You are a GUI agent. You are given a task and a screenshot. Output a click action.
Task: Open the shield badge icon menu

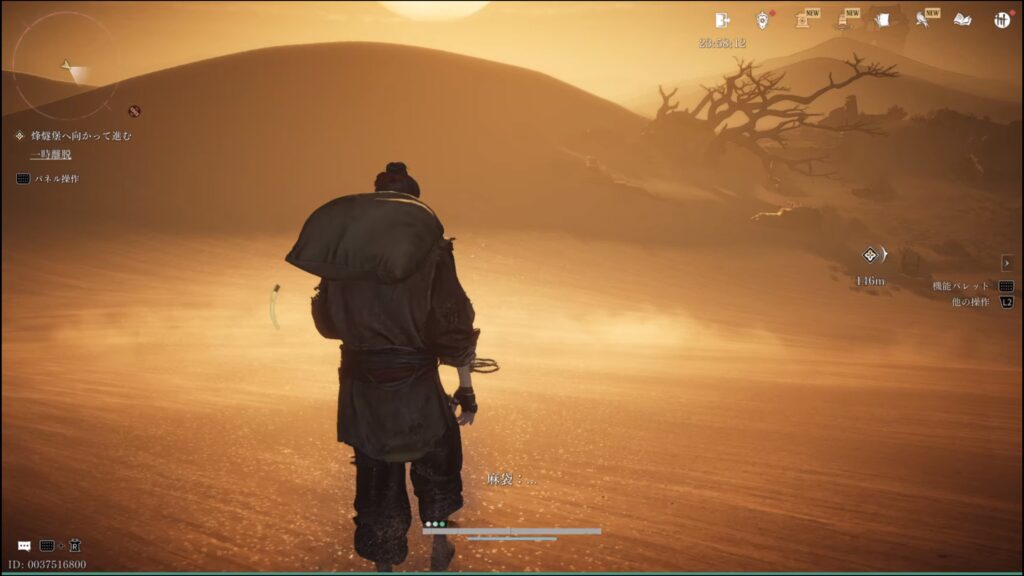763,20
